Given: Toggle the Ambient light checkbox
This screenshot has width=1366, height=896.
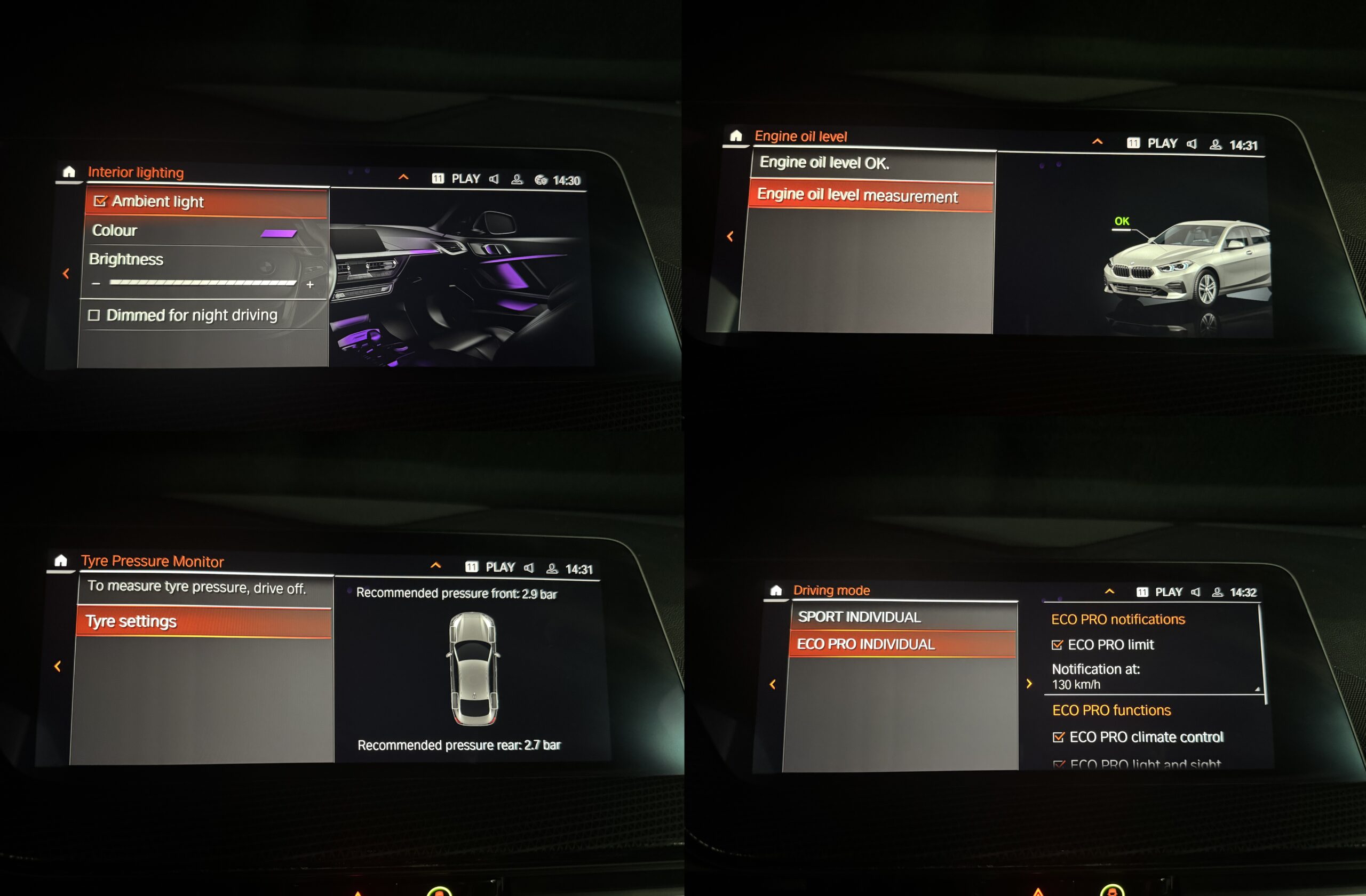Looking at the screenshot, I should click(x=100, y=202).
